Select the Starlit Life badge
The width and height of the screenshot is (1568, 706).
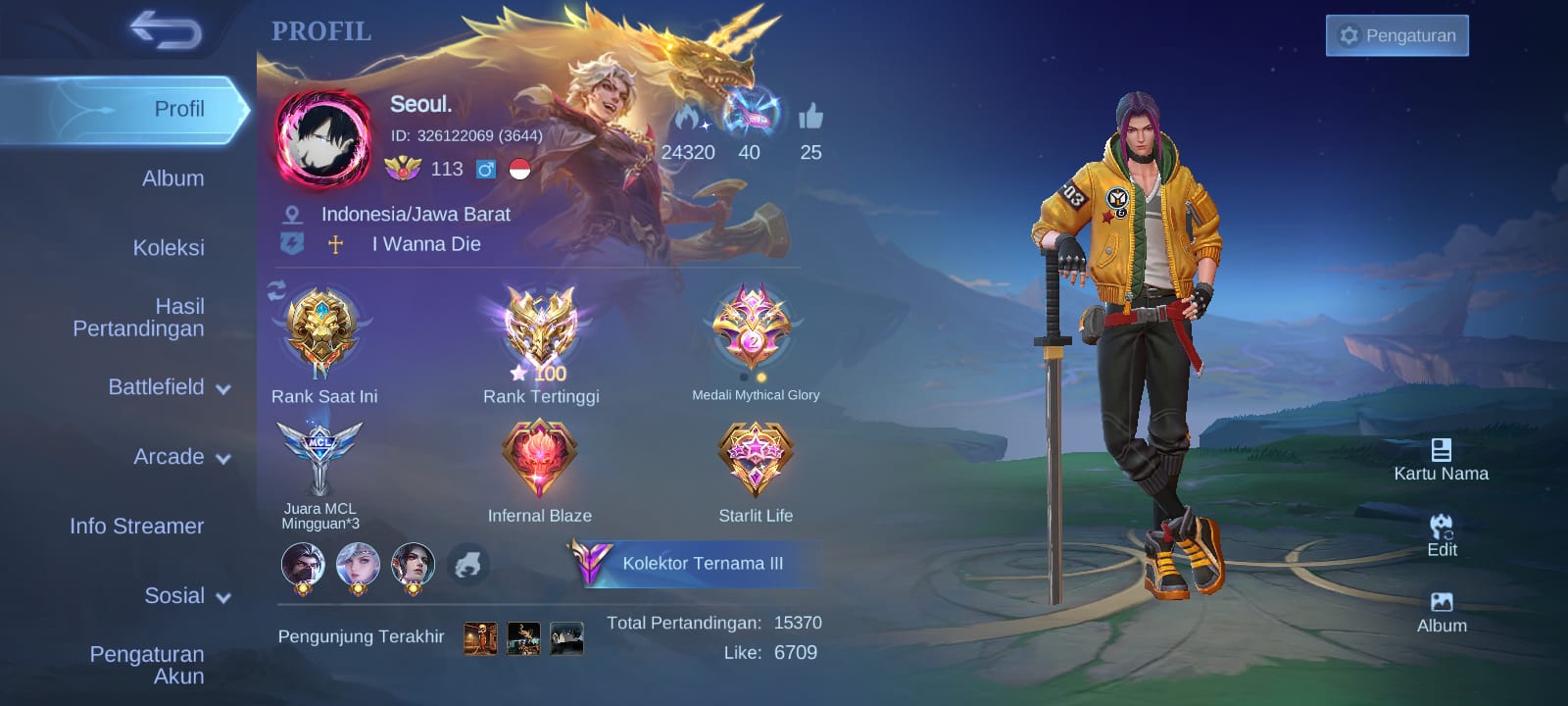pyautogui.click(x=755, y=458)
